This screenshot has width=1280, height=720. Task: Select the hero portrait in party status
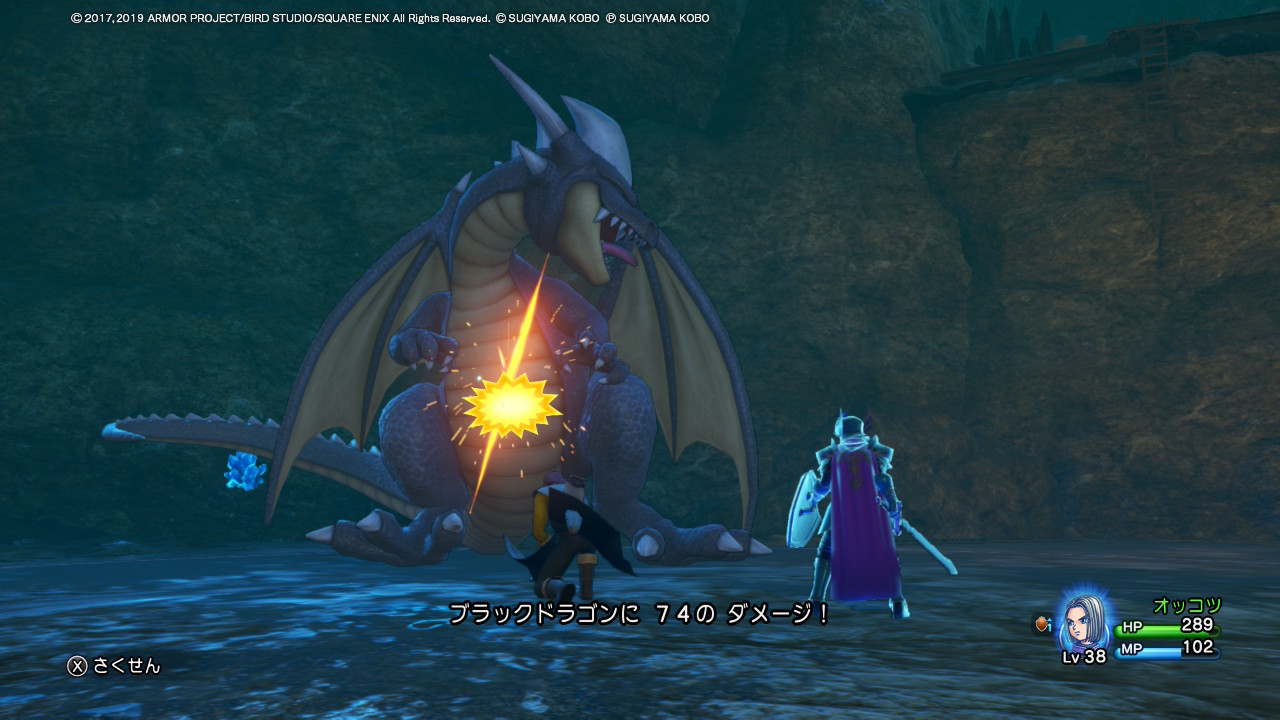click(1083, 621)
